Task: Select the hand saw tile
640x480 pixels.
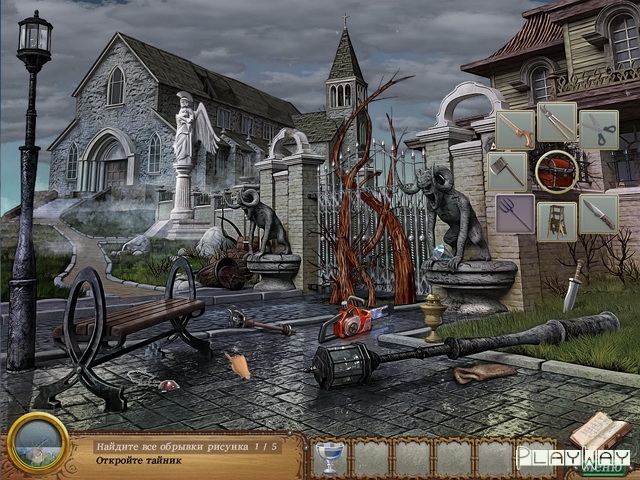Action: [x=515, y=128]
